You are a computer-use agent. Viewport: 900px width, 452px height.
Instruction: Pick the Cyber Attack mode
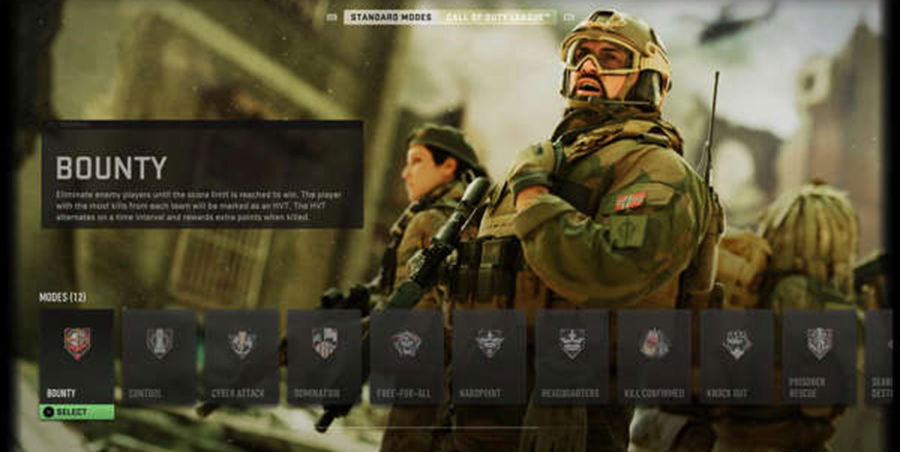(x=241, y=354)
